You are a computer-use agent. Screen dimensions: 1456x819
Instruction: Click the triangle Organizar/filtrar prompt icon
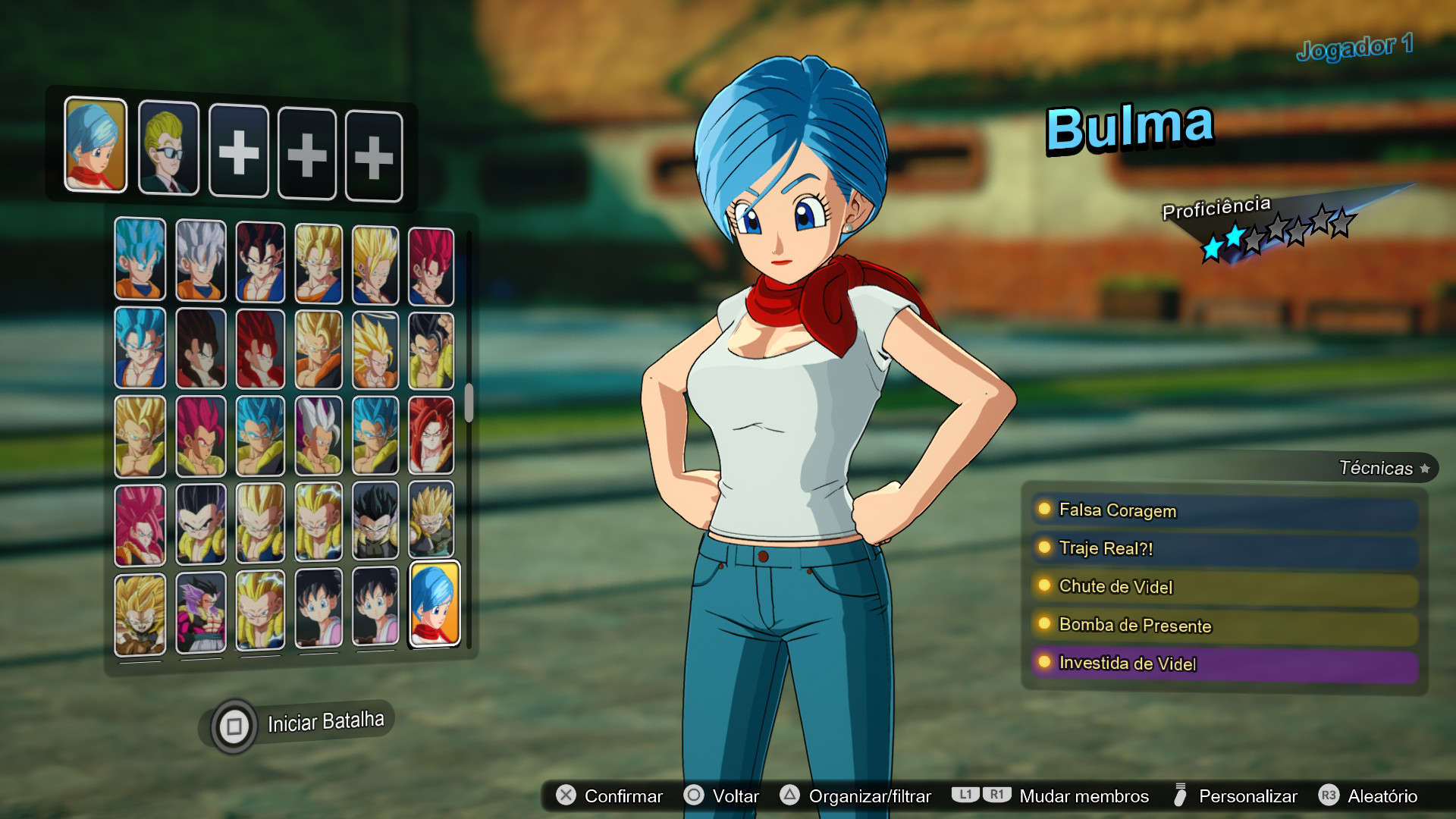(x=789, y=796)
